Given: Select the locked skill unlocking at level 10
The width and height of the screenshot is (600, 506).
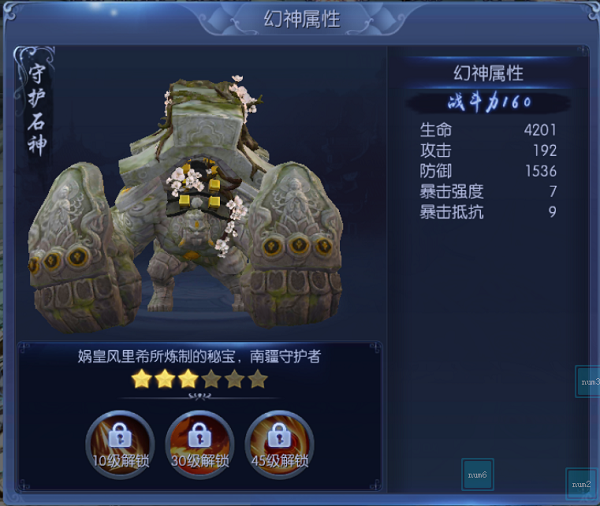Looking at the screenshot, I should (120, 444).
